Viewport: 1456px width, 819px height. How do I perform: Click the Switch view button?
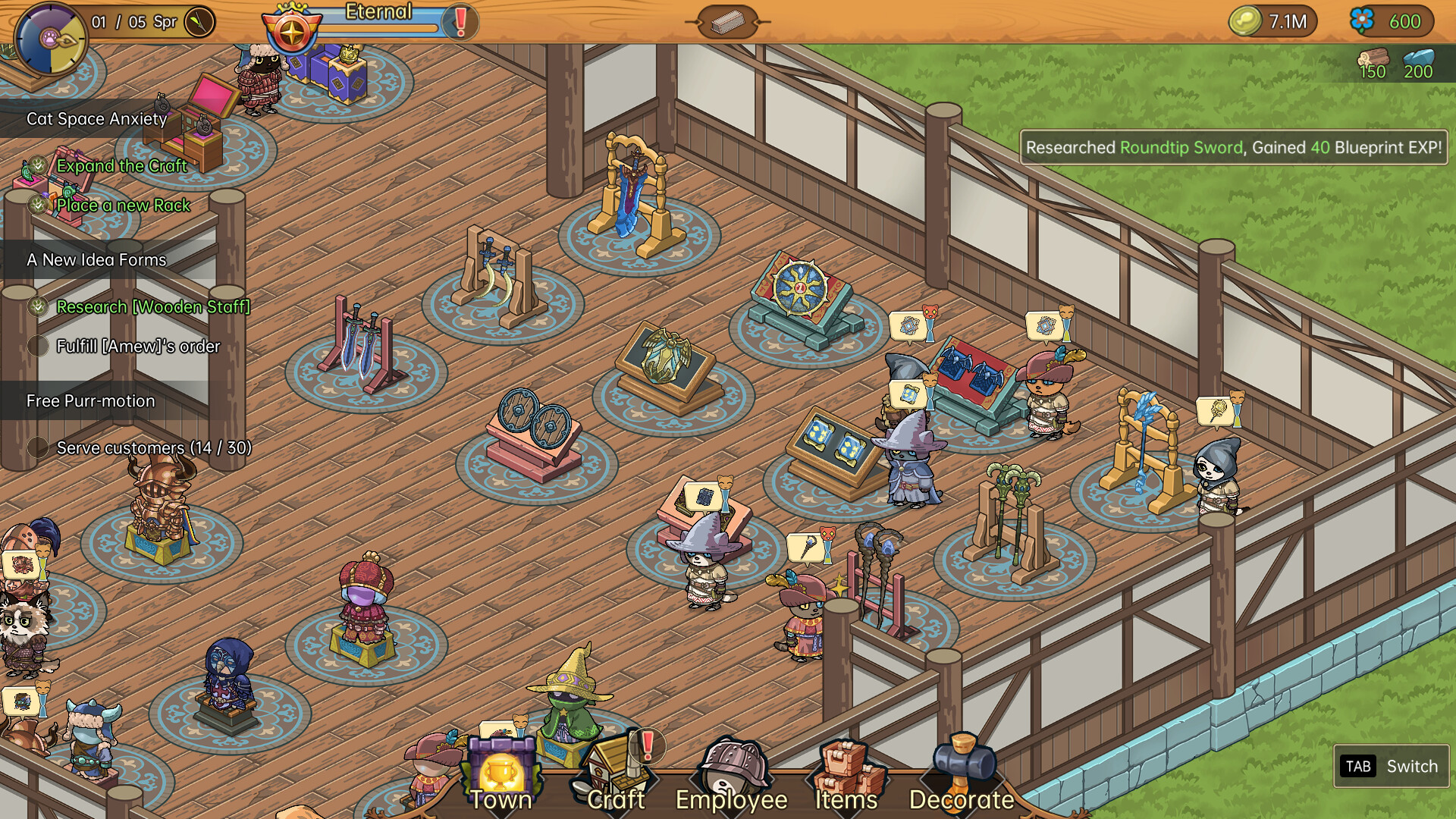(x=1391, y=767)
